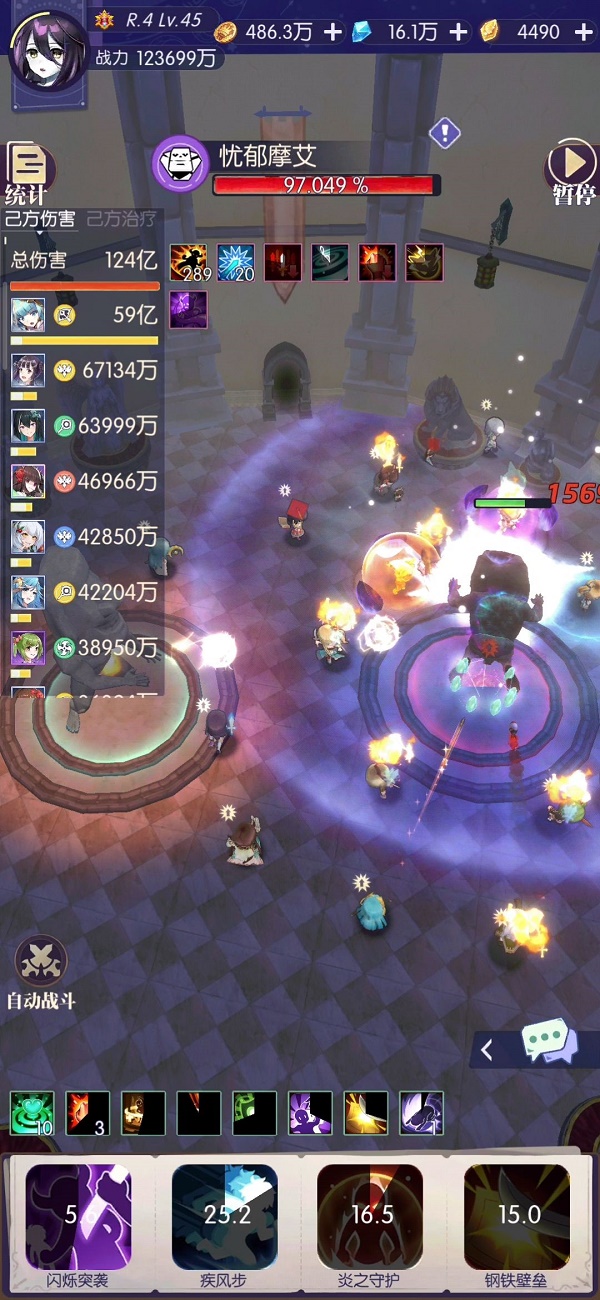Switch to the 己方治疗 tab
The height and width of the screenshot is (1300, 600).
click(121, 219)
